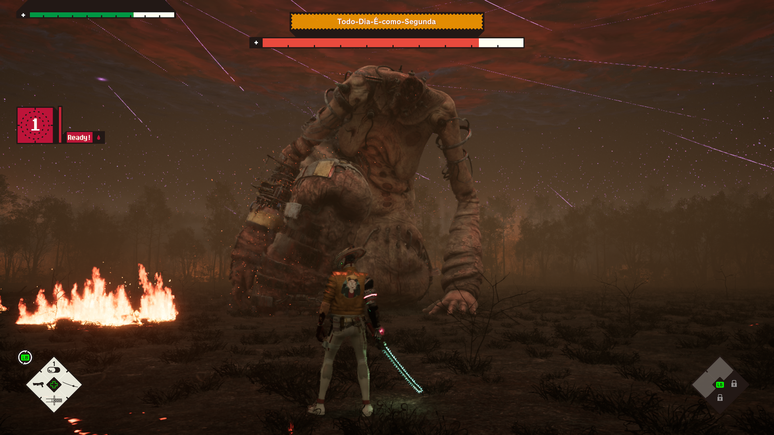Click the Ready! skill status label

[79, 138]
